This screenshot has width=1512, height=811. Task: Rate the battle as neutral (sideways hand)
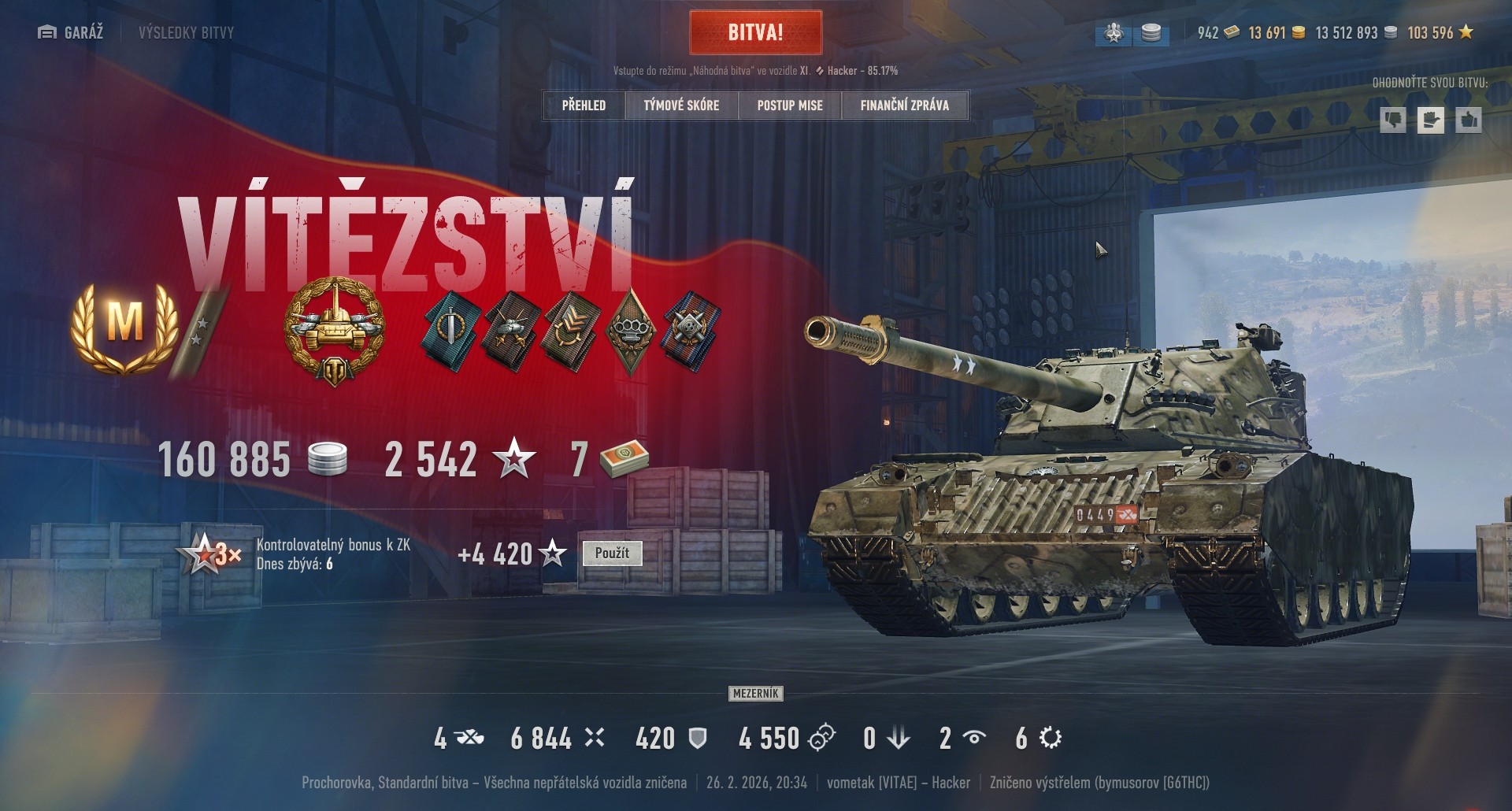pyautogui.click(x=1430, y=120)
